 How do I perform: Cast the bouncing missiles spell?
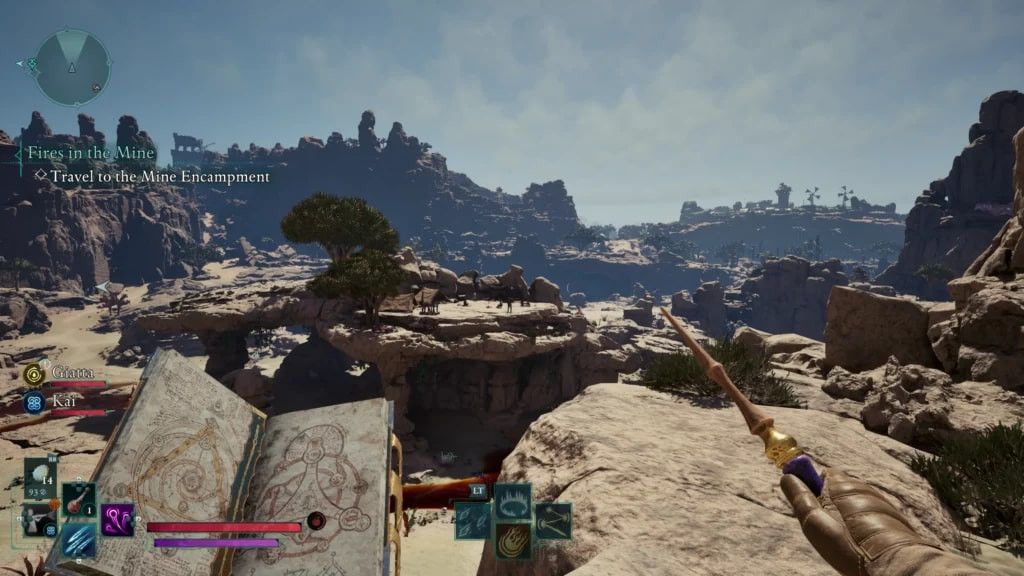[553, 521]
